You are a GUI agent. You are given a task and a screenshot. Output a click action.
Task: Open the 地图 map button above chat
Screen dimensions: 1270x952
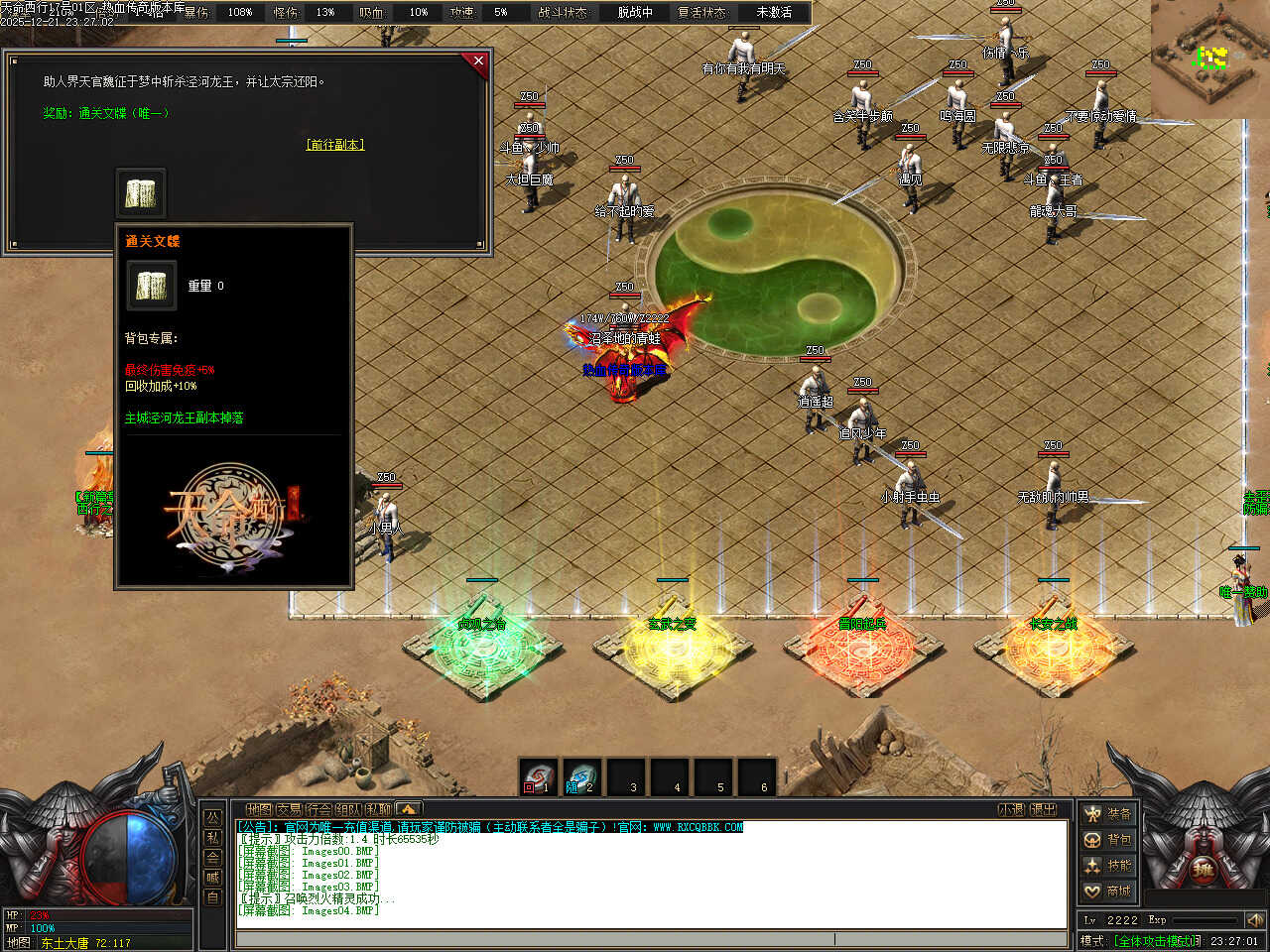tap(259, 809)
